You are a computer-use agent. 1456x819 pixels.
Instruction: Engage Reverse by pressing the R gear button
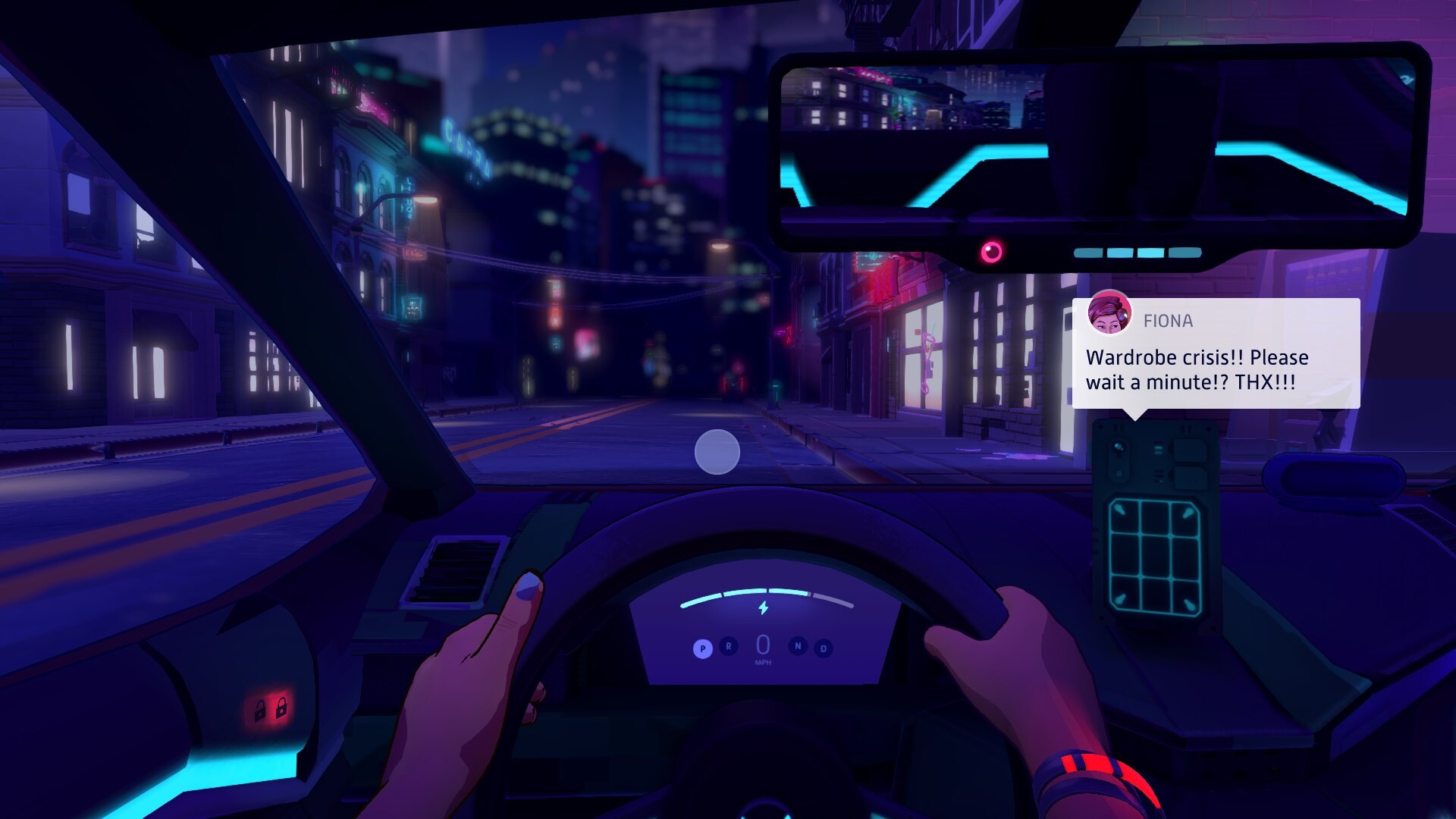pyautogui.click(x=728, y=647)
